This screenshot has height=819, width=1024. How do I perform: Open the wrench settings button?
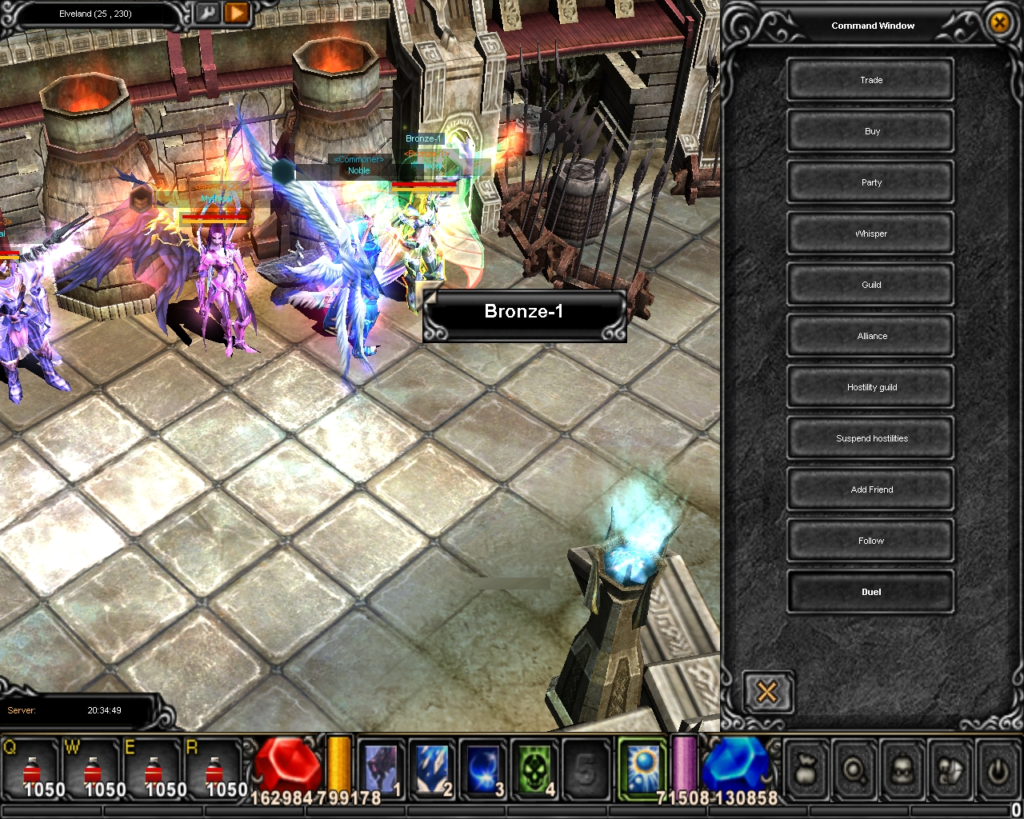(x=207, y=13)
